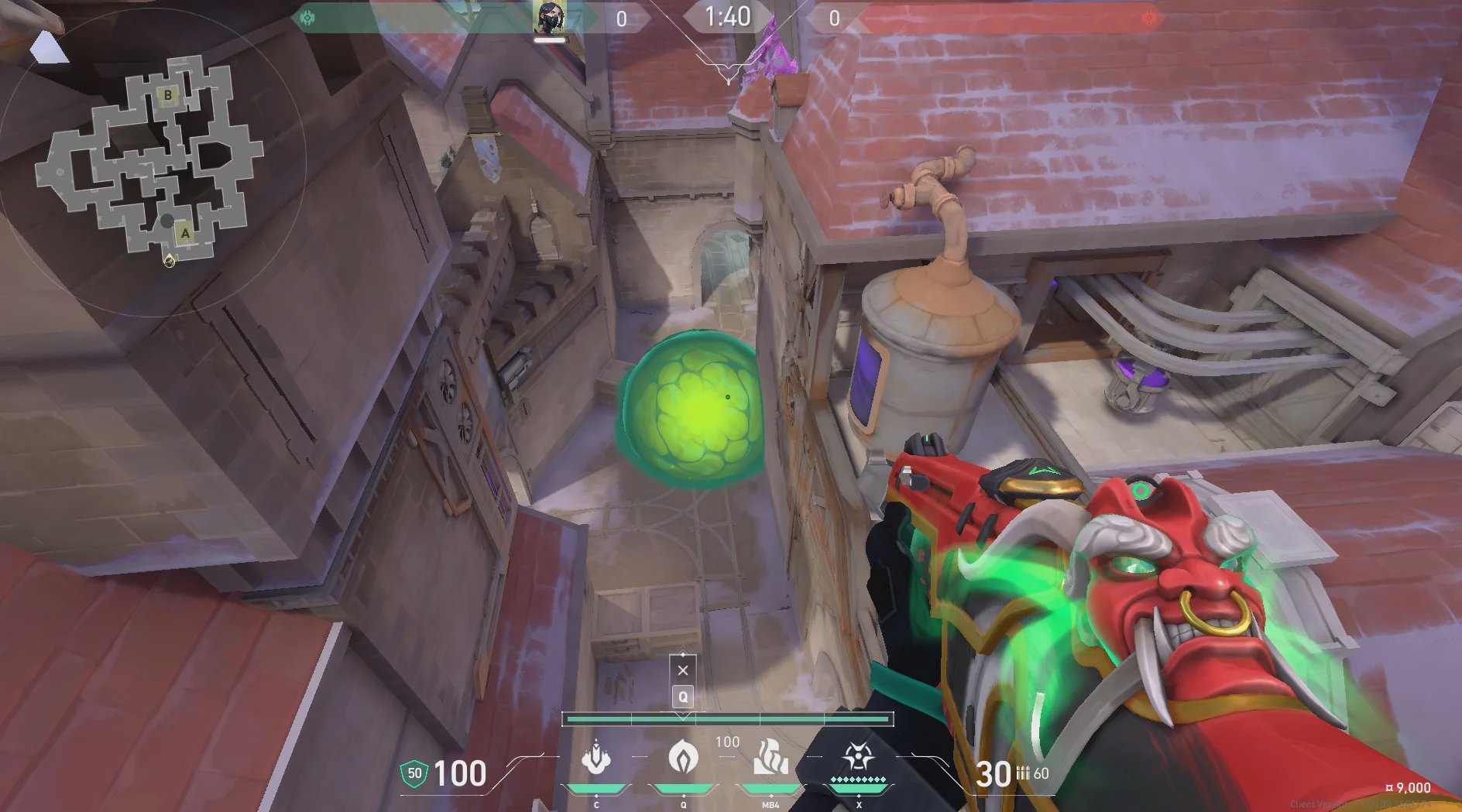Activate the Viper's Pit ultimate icon
This screenshot has width=1462, height=812.
(x=858, y=757)
